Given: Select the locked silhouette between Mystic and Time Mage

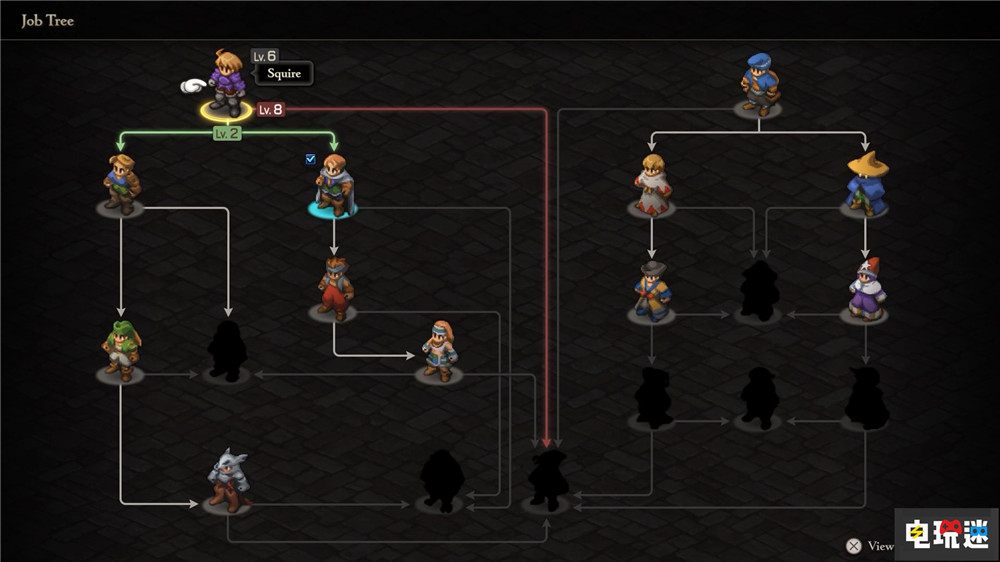Looking at the screenshot, I should tap(759, 291).
